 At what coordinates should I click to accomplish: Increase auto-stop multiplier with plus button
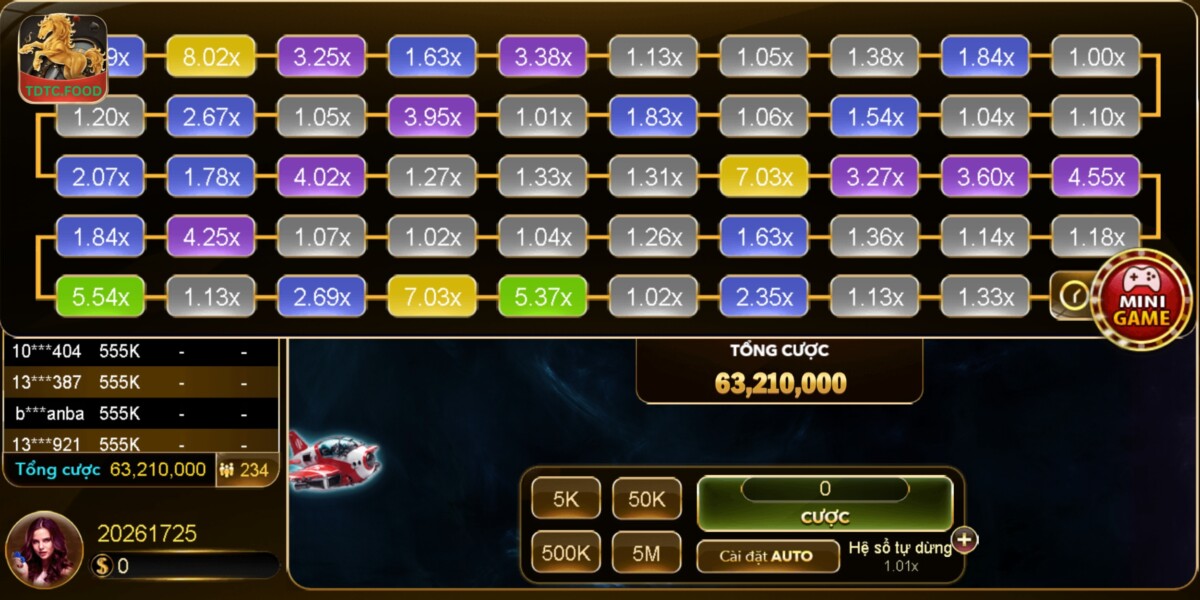pyautogui.click(x=965, y=540)
